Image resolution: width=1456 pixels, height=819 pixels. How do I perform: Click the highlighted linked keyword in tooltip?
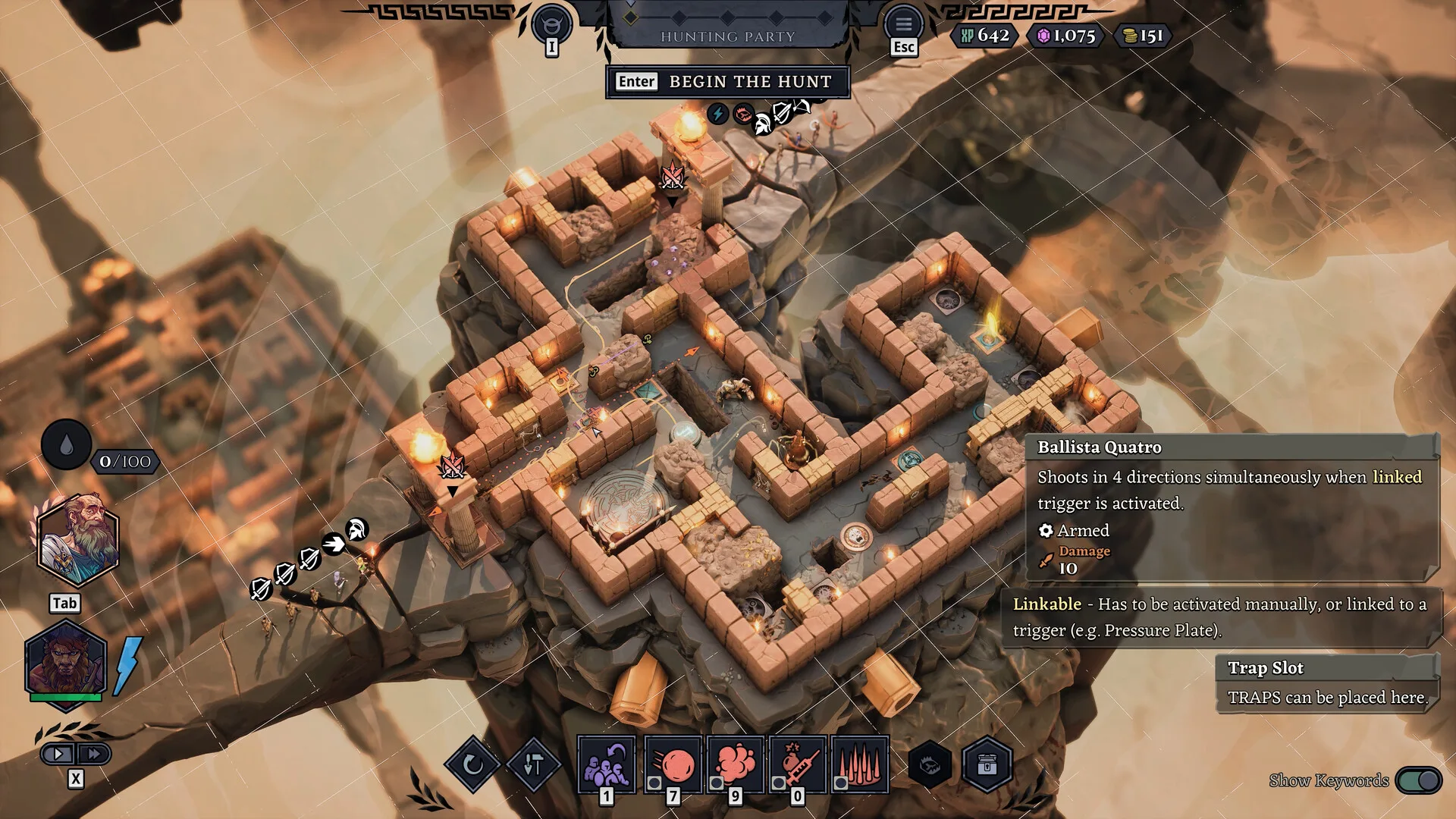(x=1395, y=478)
